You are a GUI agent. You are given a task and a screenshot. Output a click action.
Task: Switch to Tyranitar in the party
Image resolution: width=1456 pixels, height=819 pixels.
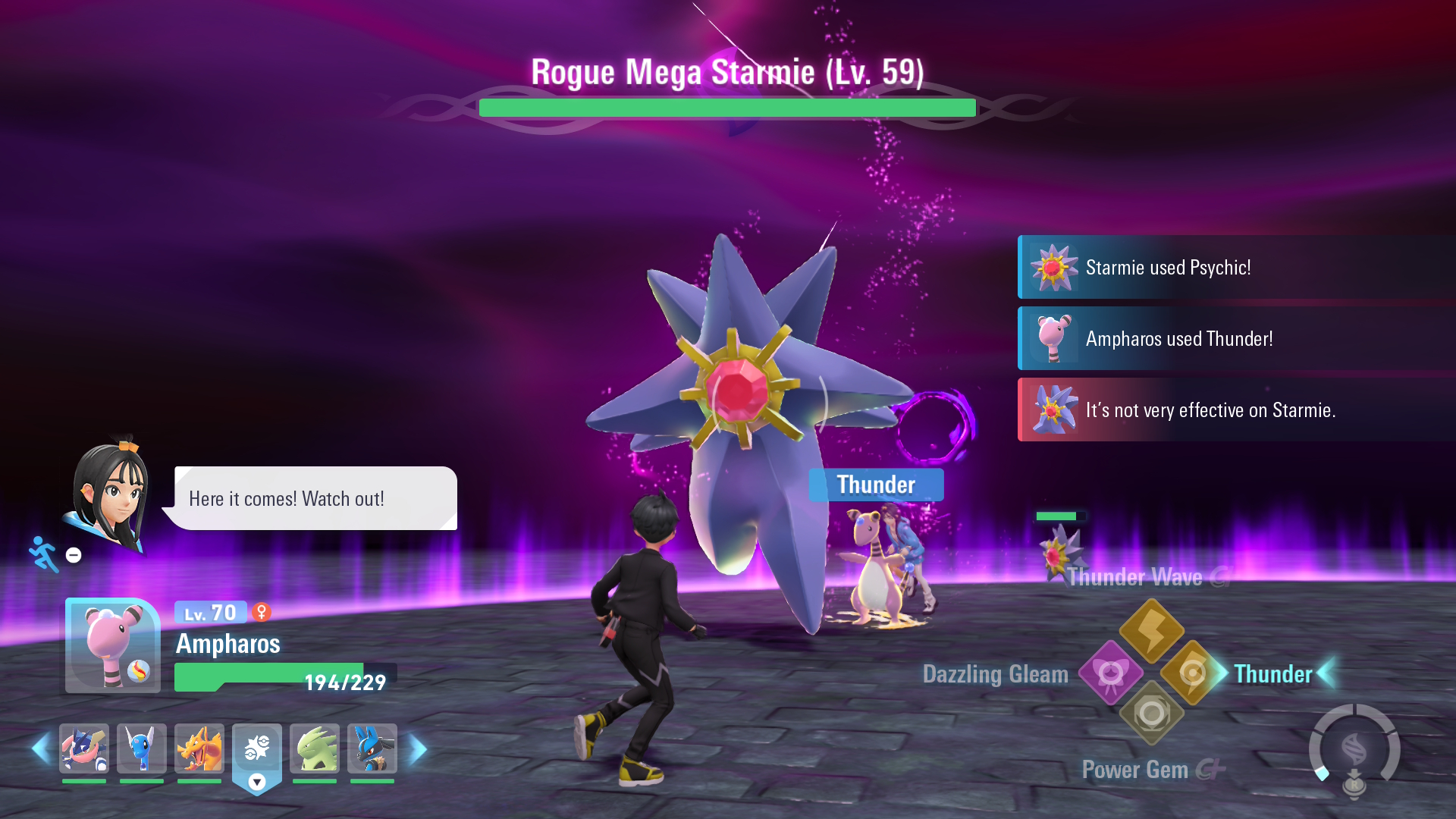315,748
